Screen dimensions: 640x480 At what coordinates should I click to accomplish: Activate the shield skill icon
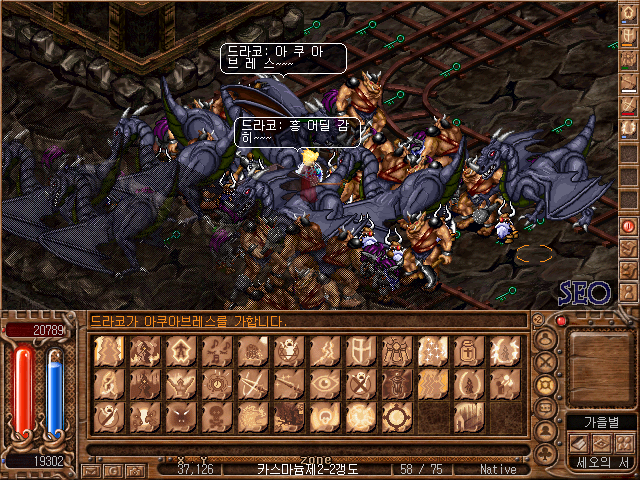(x=358, y=349)
